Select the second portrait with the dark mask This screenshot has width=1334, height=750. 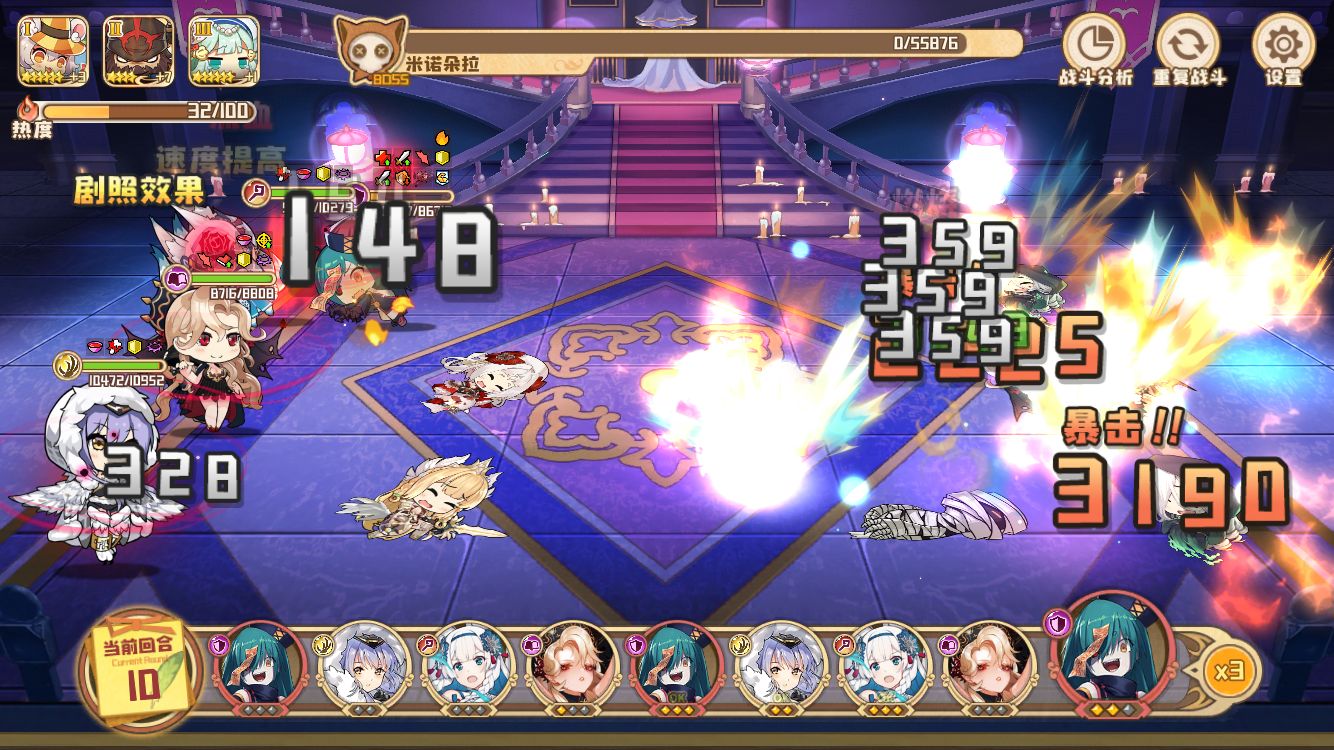pos(138,49)
